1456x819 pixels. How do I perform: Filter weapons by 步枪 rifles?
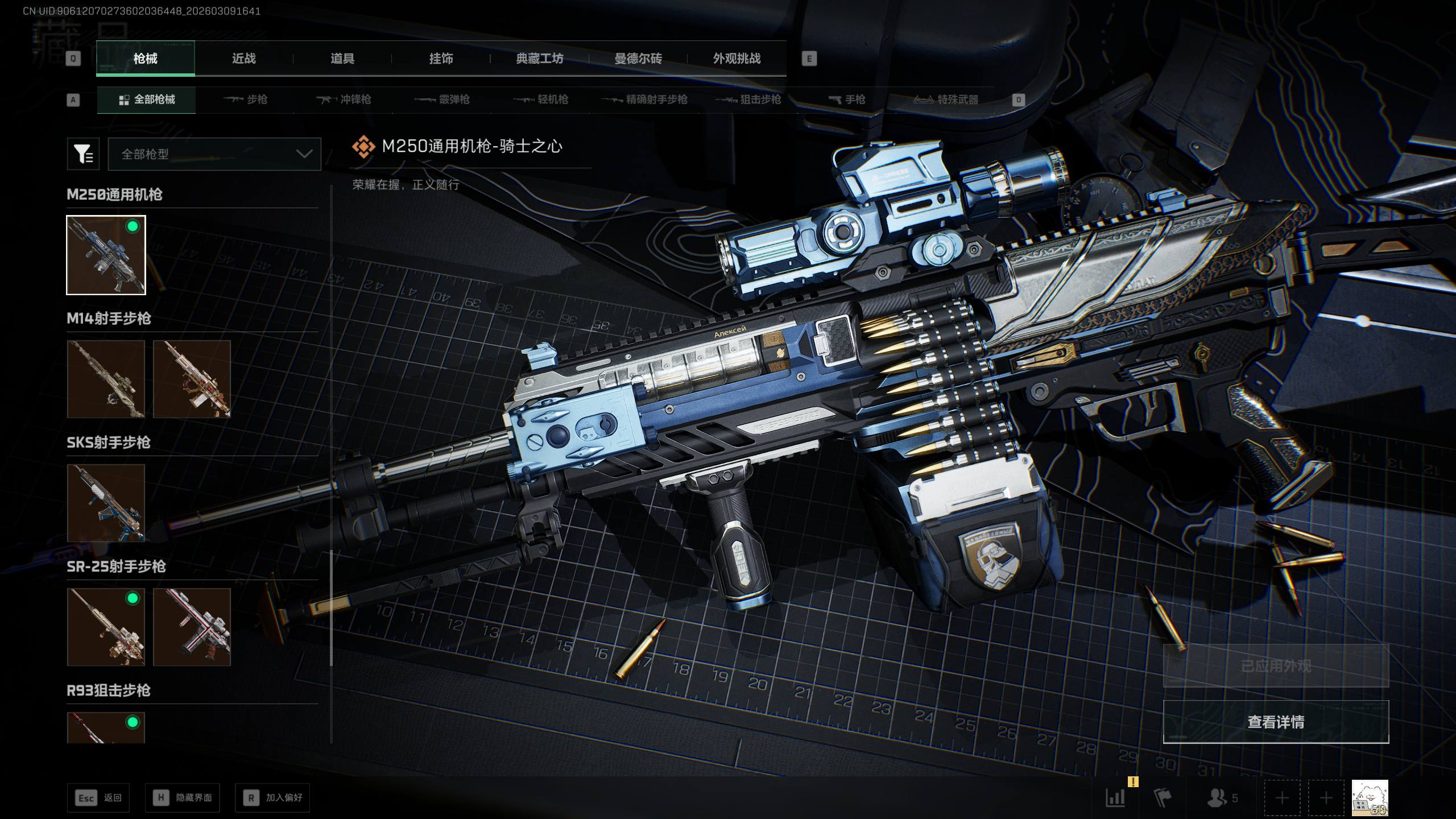click(245, 100)
